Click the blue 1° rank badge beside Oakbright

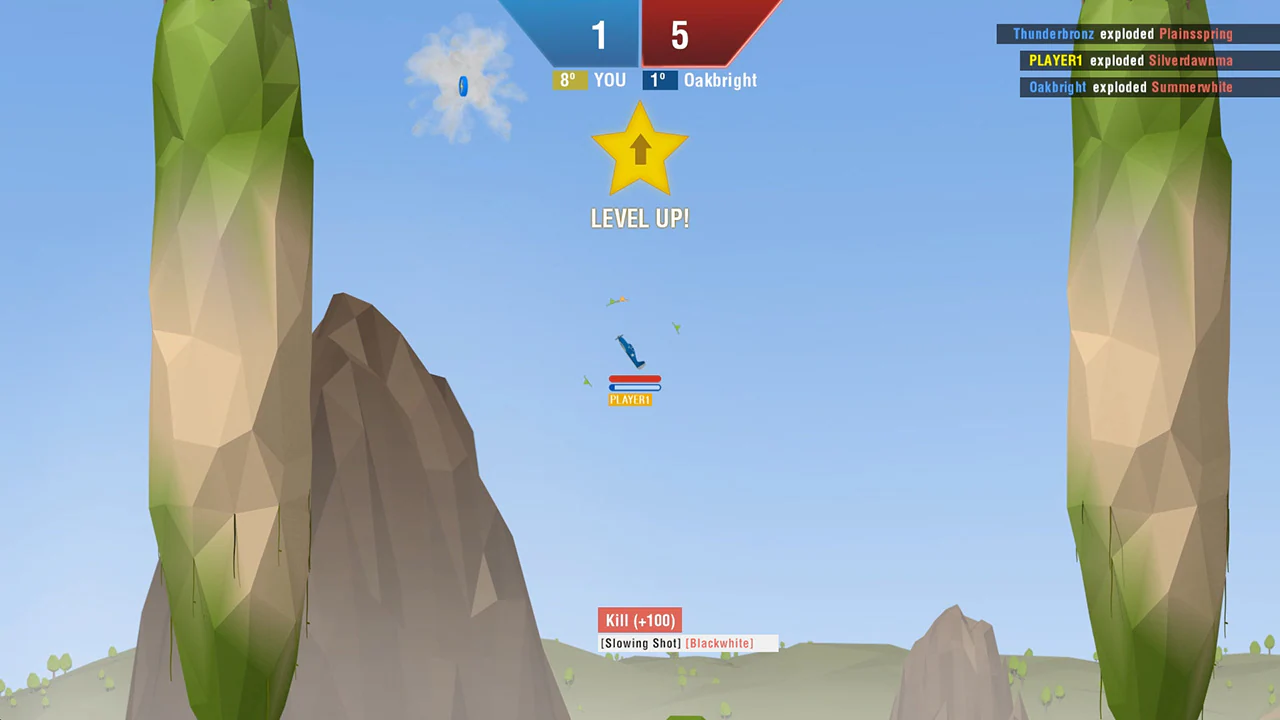[657, 80]
